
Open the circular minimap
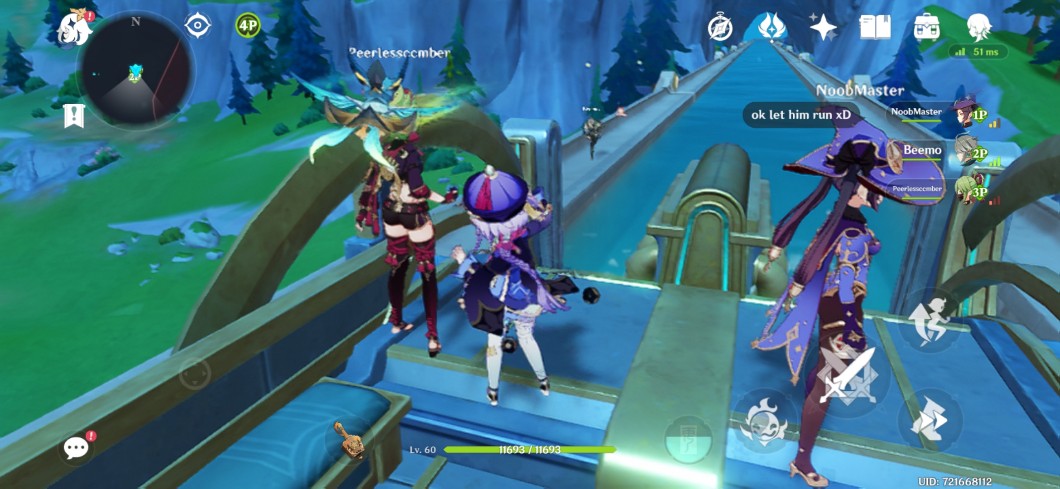click(134, 70)
